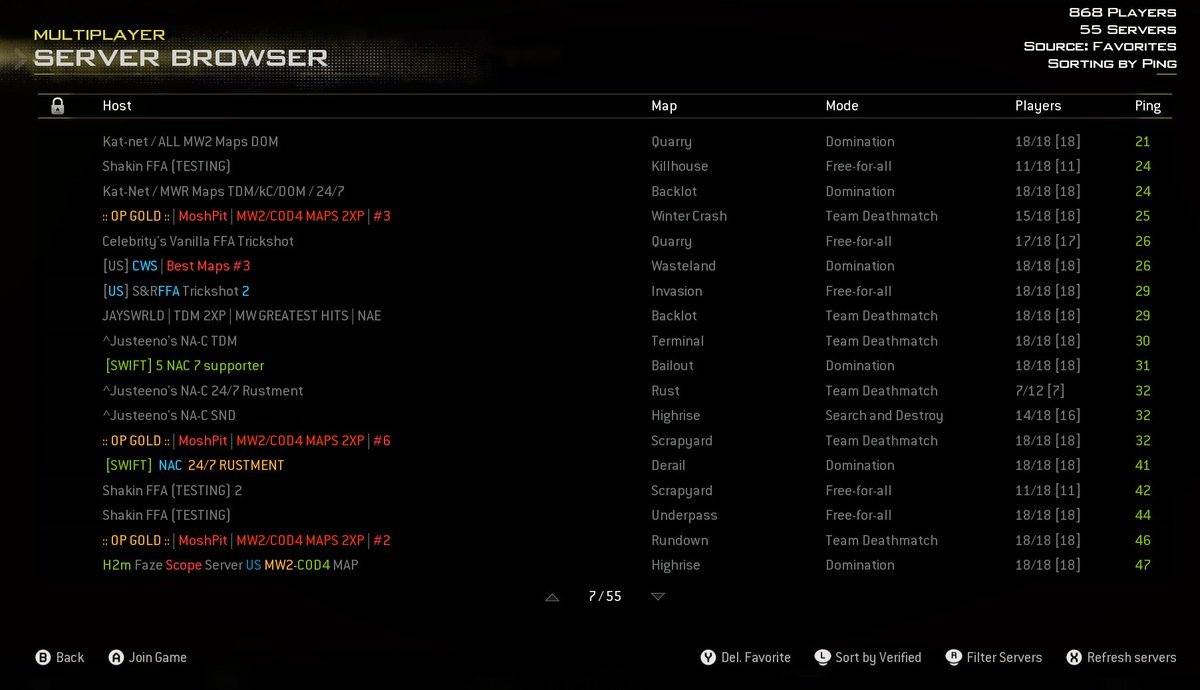This screenshot has height=690, width=1200.
Task: Sort servers by the Players column header
Action: 1037,106
